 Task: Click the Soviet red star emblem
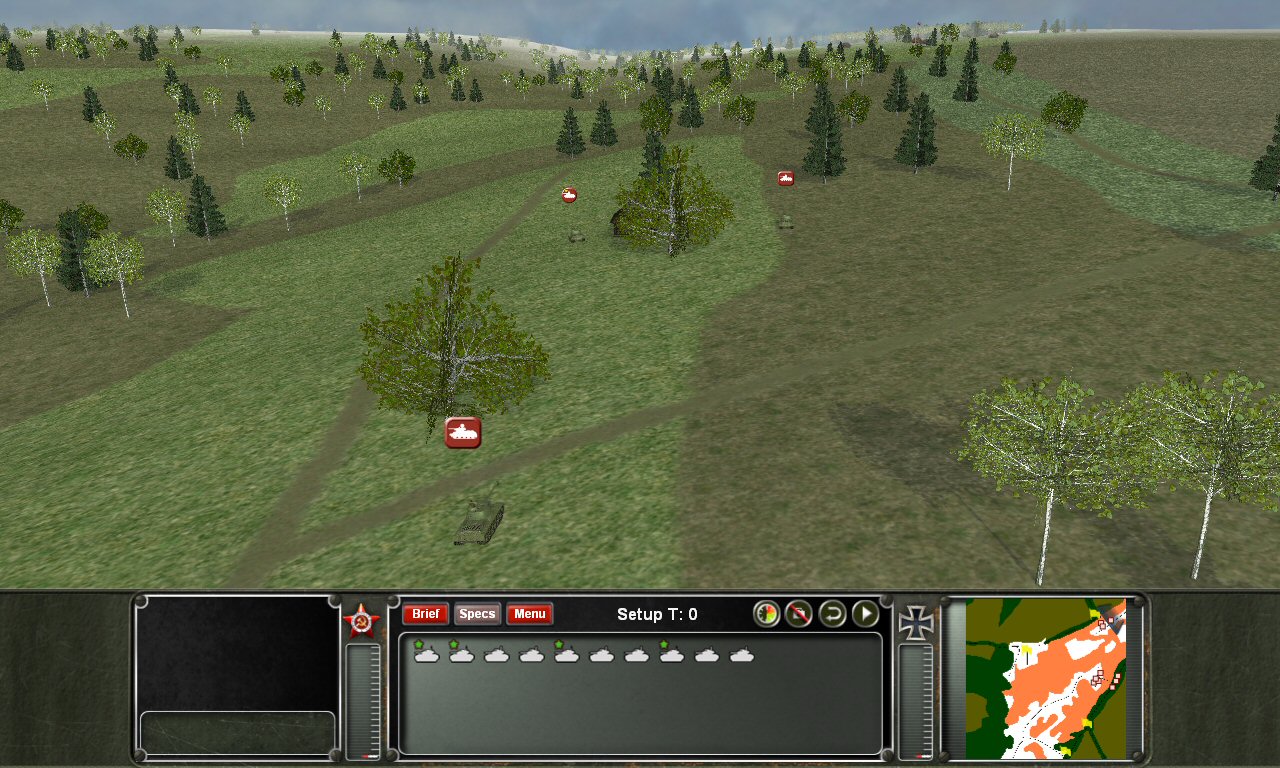(361, 621)
